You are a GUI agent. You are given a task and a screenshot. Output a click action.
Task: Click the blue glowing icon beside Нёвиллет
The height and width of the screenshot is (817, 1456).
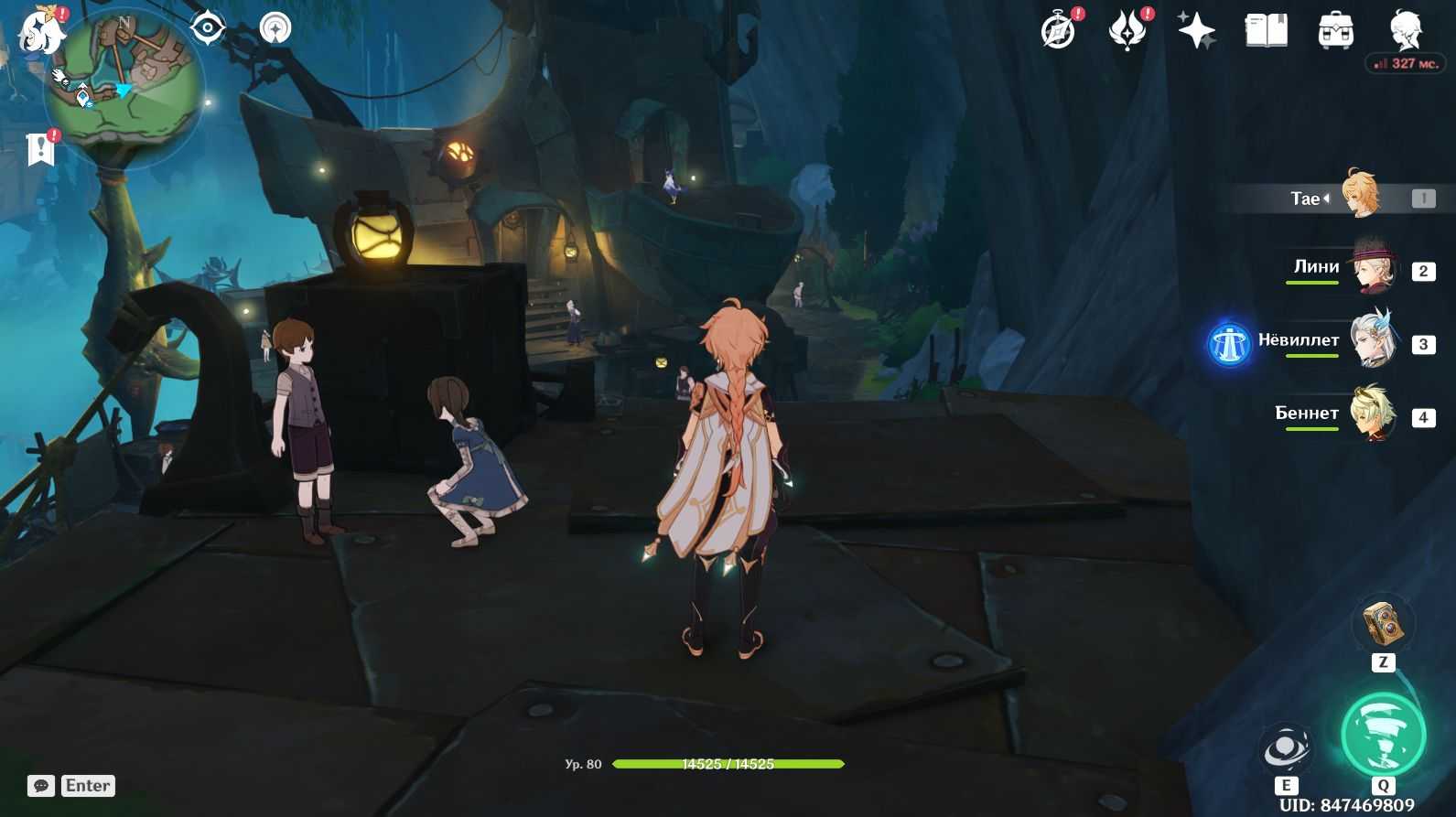[x=1229, y=344]
